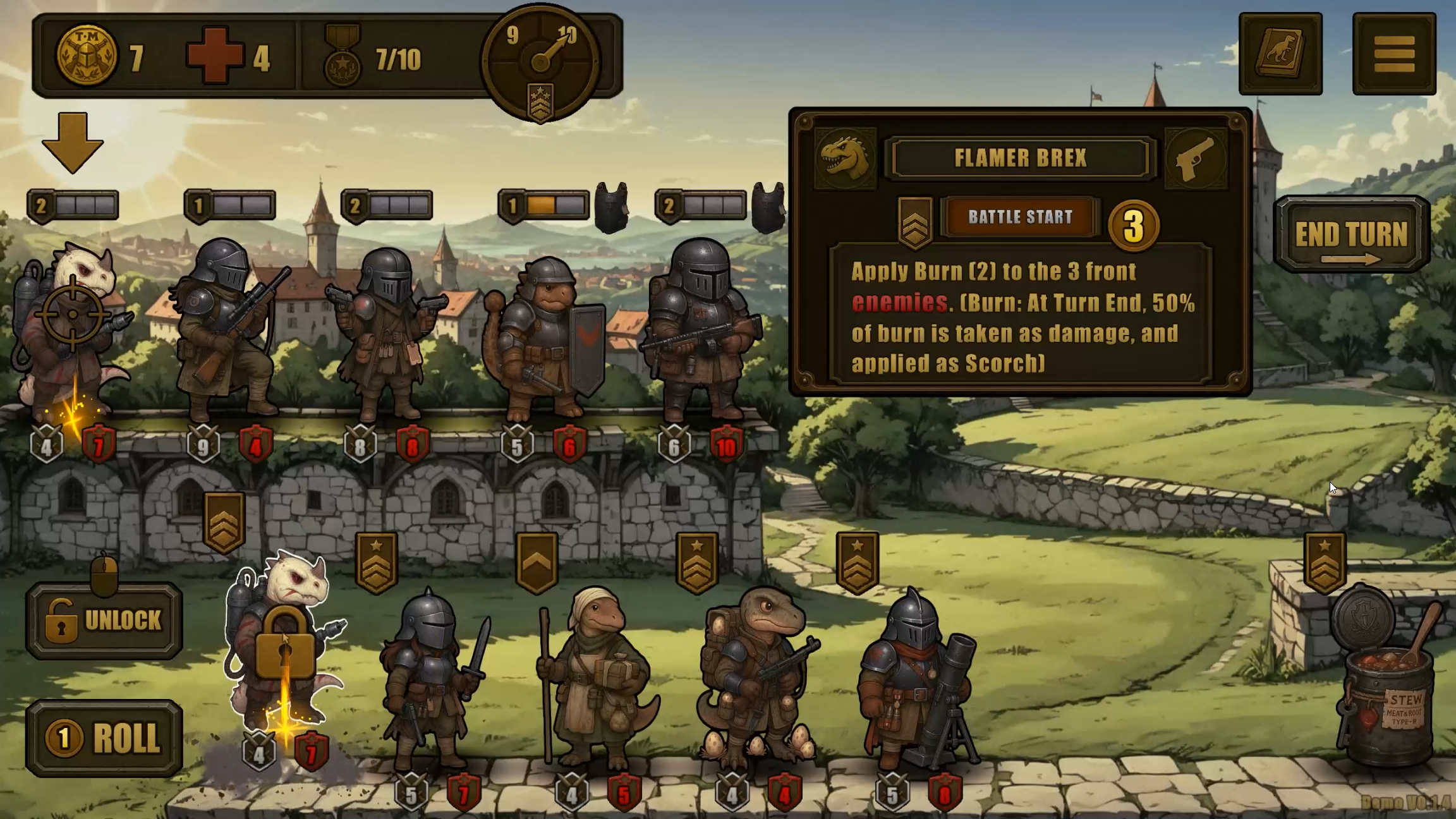Roll the shop for 1 coin

tap(104, 738)
